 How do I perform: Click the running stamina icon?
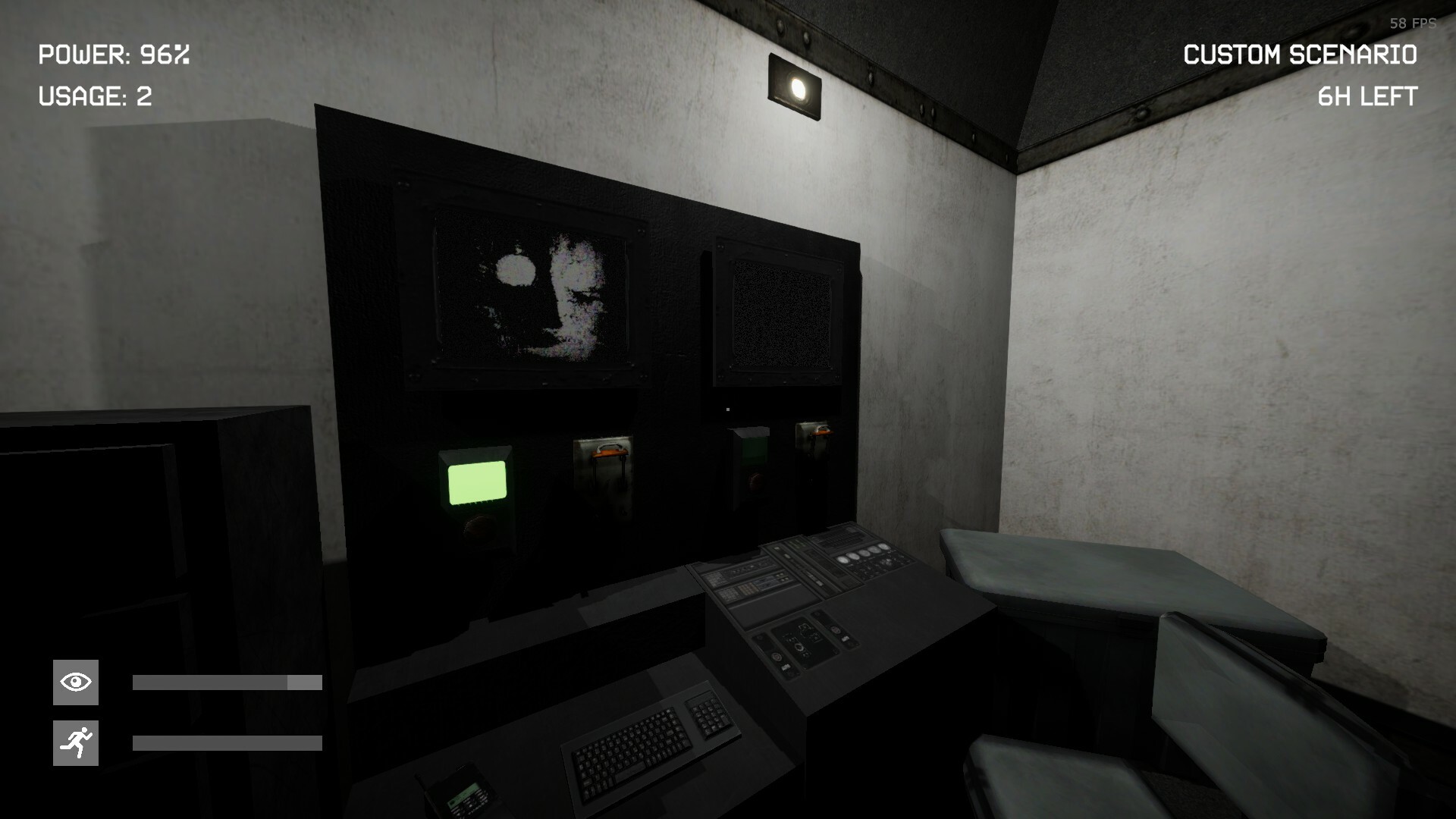click(74, 742)
